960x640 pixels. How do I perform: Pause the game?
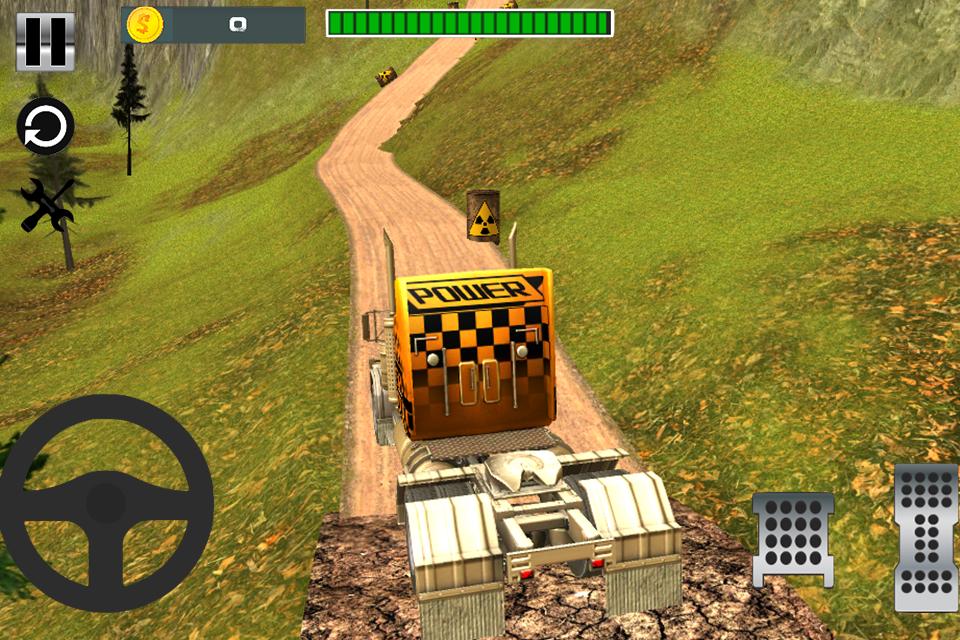[45, 42]
